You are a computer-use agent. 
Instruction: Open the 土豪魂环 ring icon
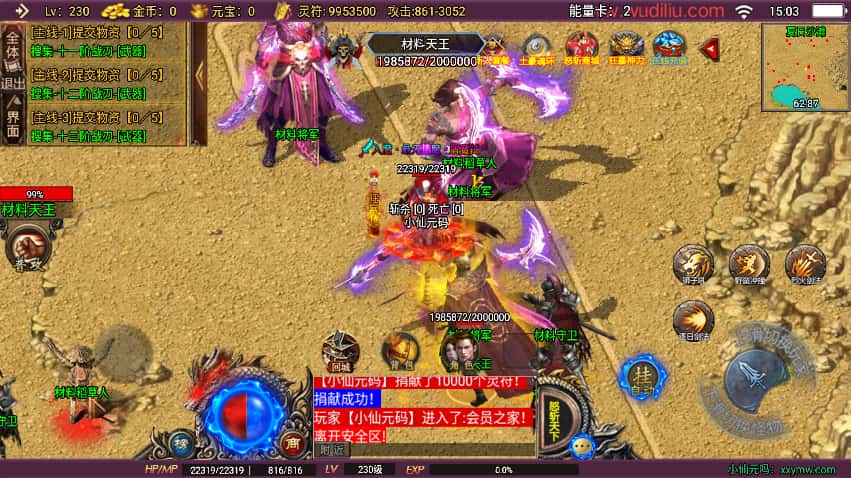pyautogui.click(x=537, y=47)
